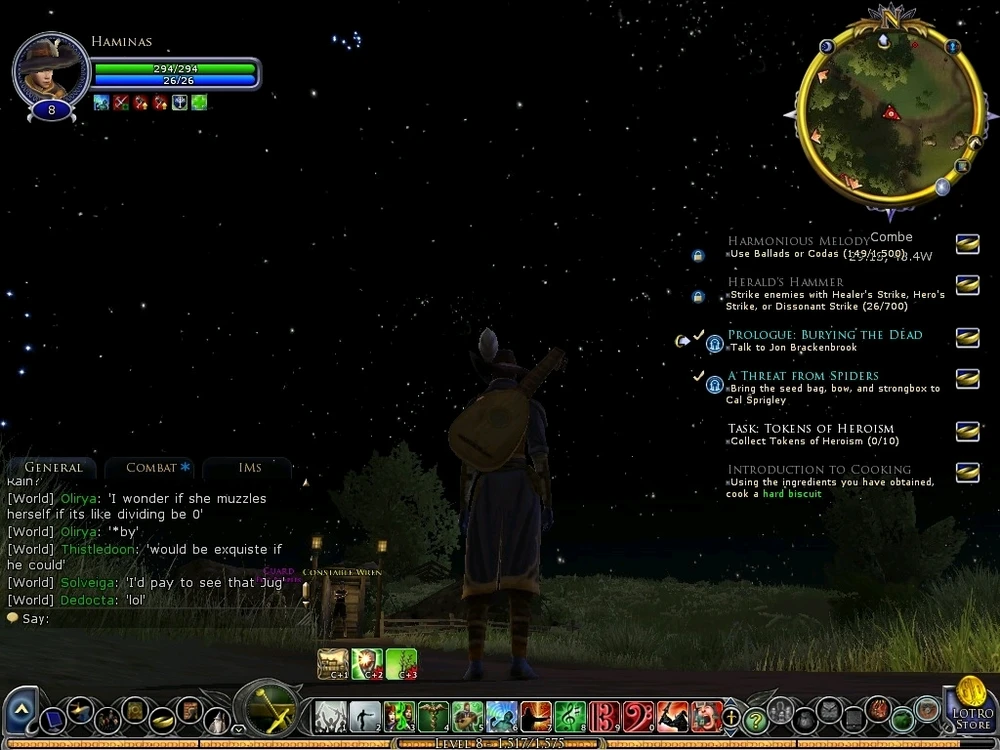
Task: Switch to the General chat tab
Action: click(x=53, y=468)
